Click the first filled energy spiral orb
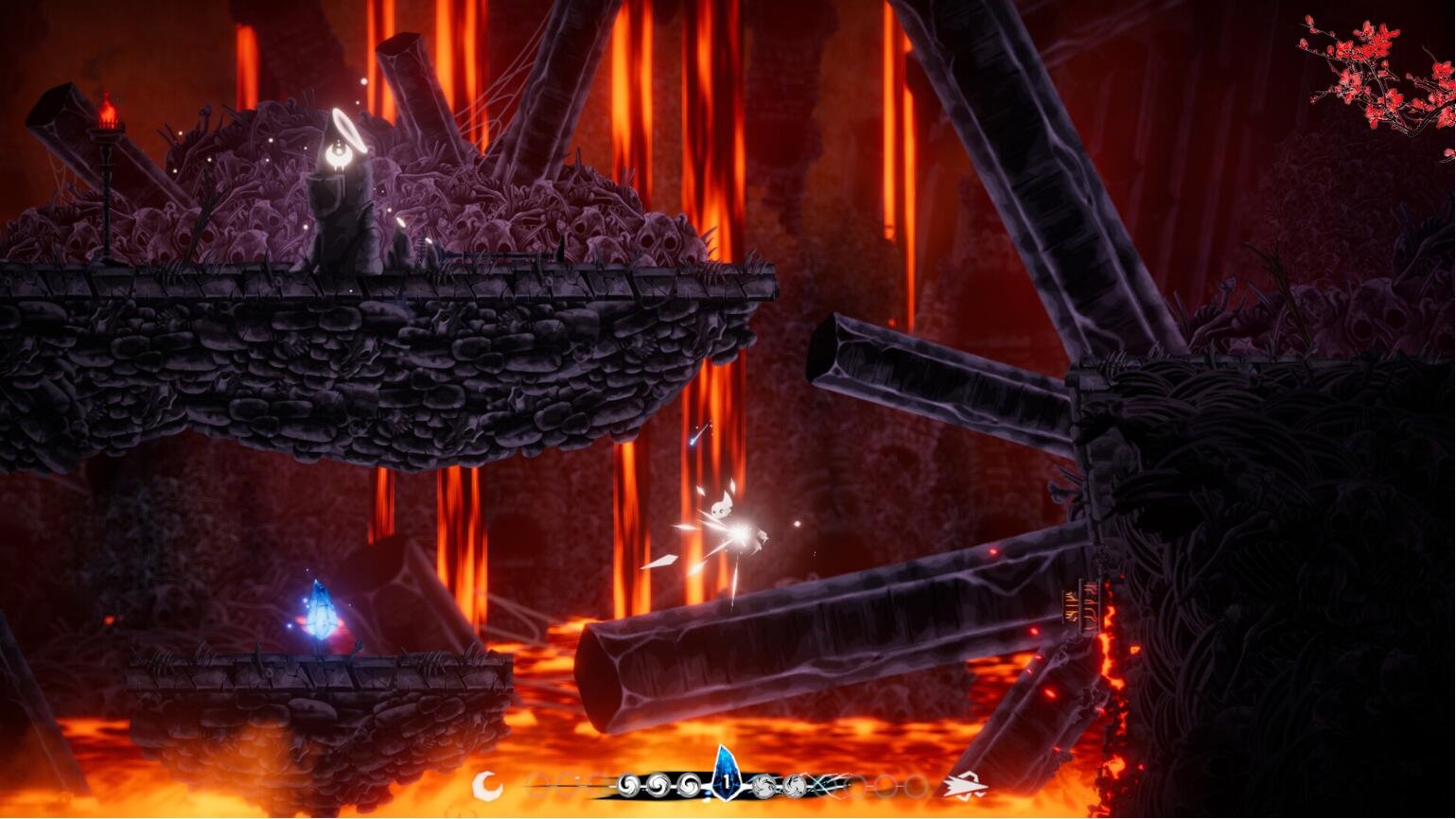Screen dimensions: 1456x819 point(629,783)
